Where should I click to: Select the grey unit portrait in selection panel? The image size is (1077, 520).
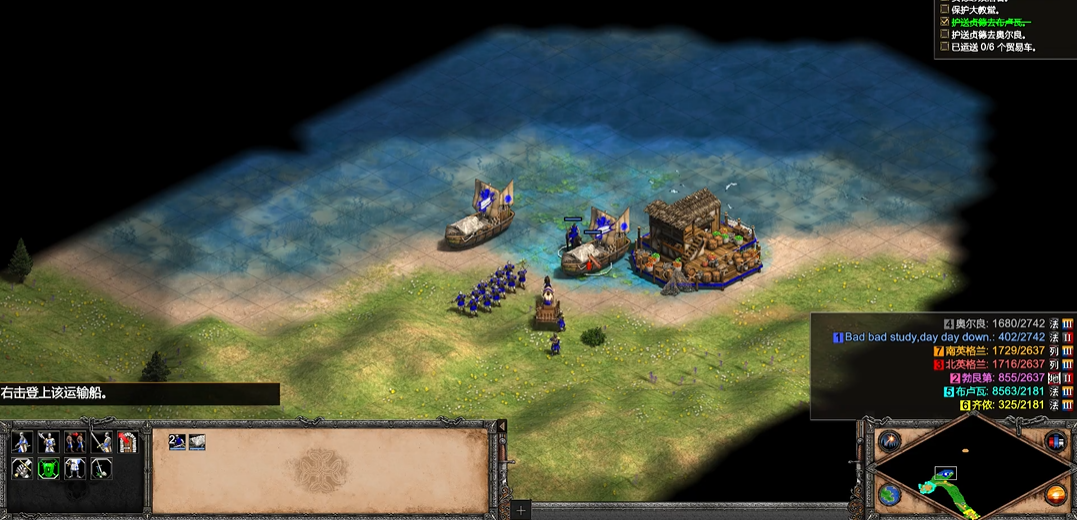point(197,442)
